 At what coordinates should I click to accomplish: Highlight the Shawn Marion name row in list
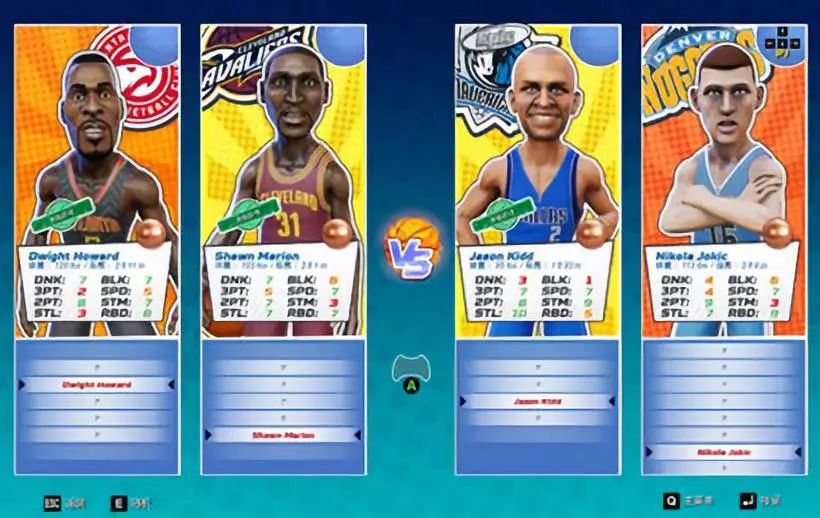tap(283, 435)
